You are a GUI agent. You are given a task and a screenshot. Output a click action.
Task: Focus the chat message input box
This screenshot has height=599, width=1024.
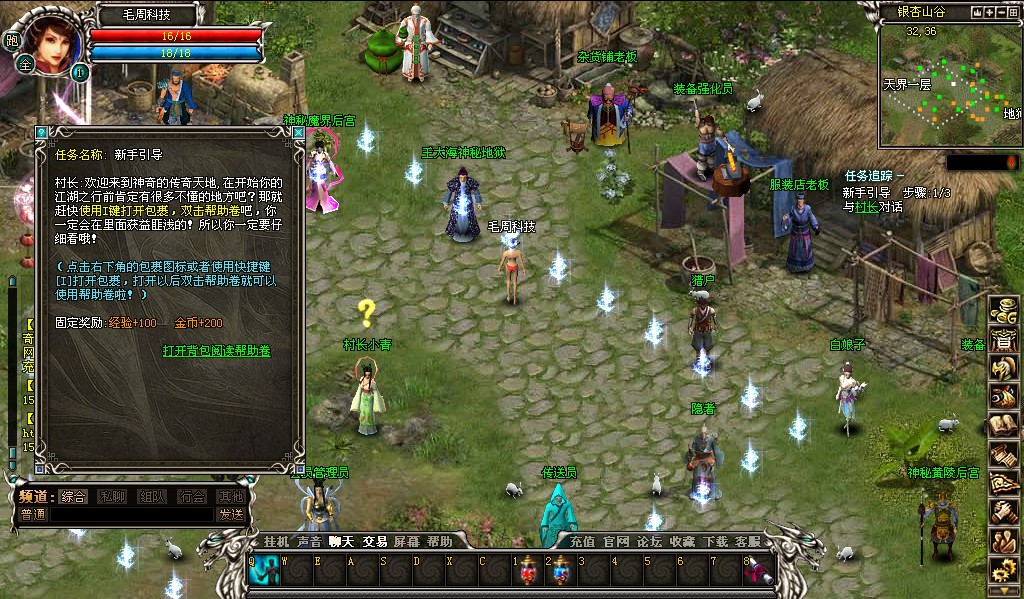130,514
